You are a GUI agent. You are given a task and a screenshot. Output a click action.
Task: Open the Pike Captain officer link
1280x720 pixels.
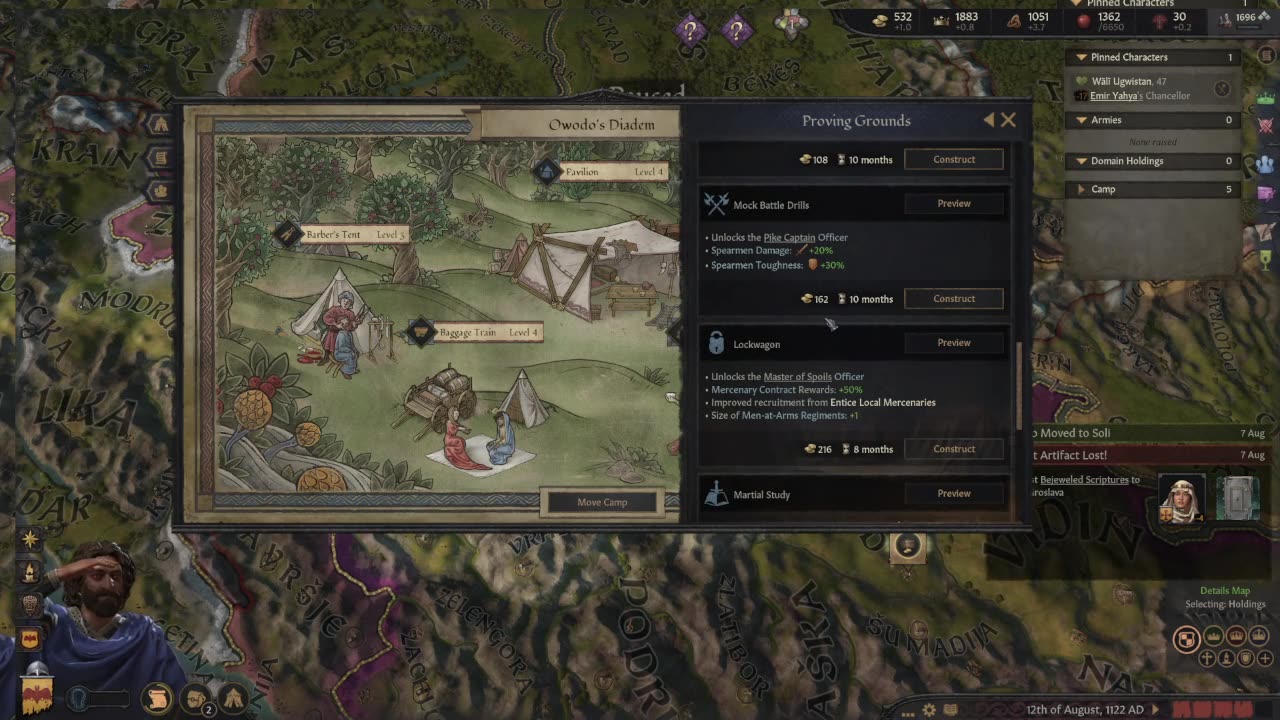coord(789,238)
